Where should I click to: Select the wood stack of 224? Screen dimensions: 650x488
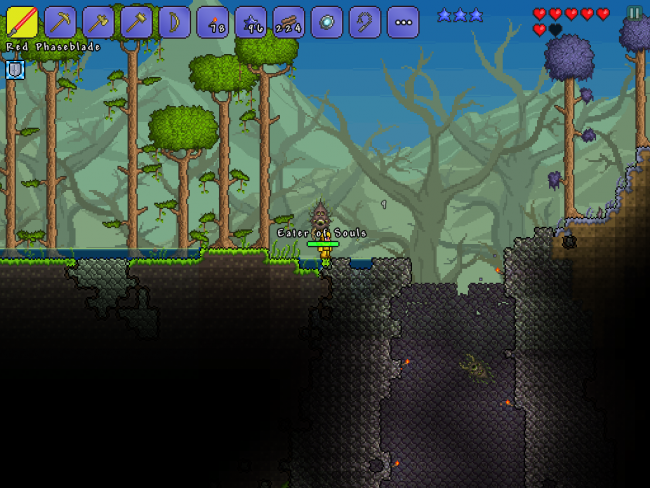click(288, 22)
